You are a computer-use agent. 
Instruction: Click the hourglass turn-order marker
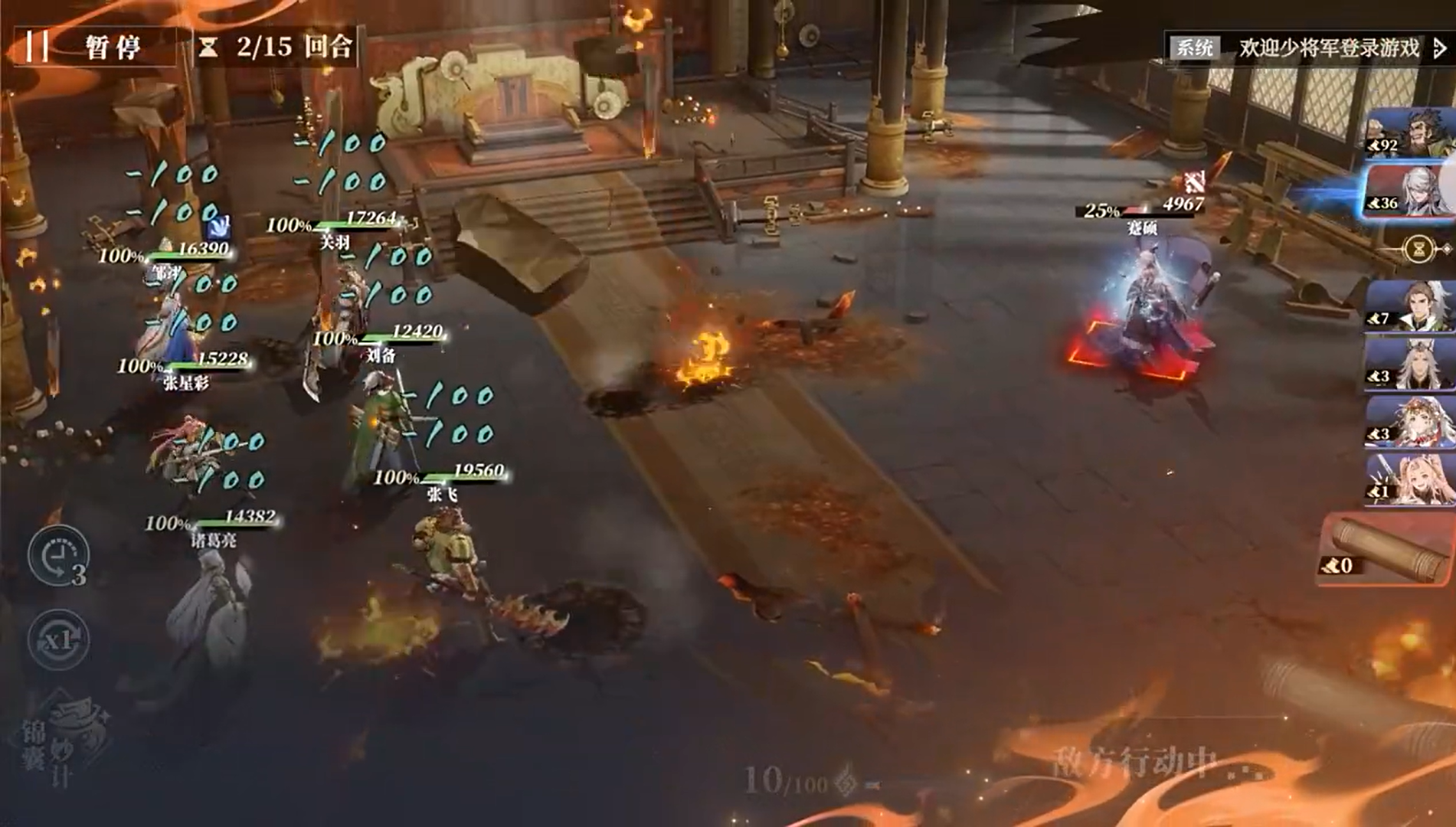tap(1419, 249)
